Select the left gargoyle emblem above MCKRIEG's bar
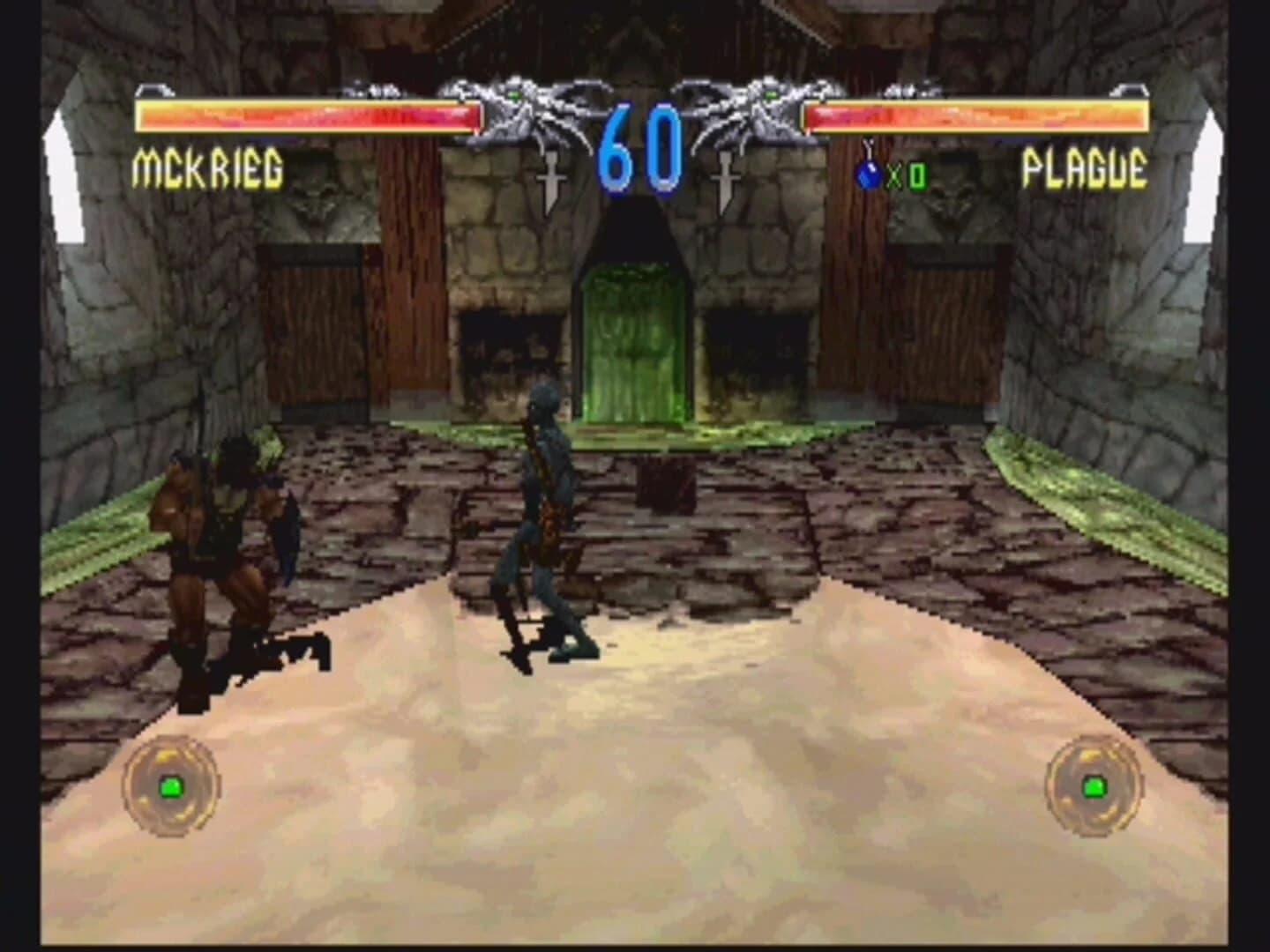Image resolution: width=1270 pixels, height=952 pixels. coord(520,115)
